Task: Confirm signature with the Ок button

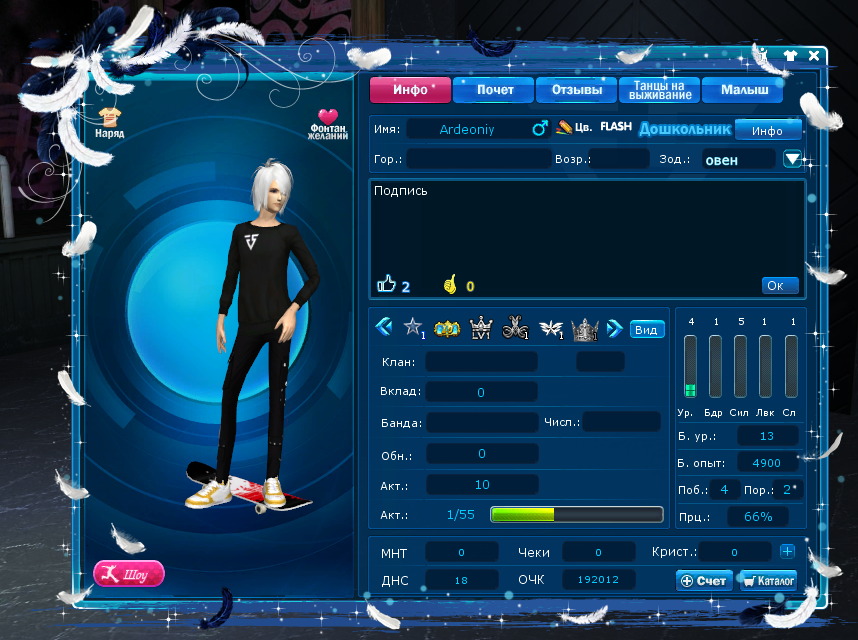Action: pos(779,285)
